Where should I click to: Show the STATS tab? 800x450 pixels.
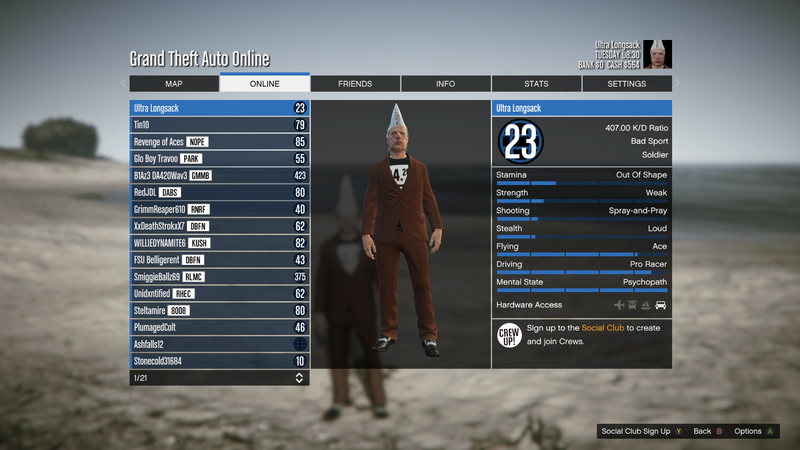(x=536, y=84)
